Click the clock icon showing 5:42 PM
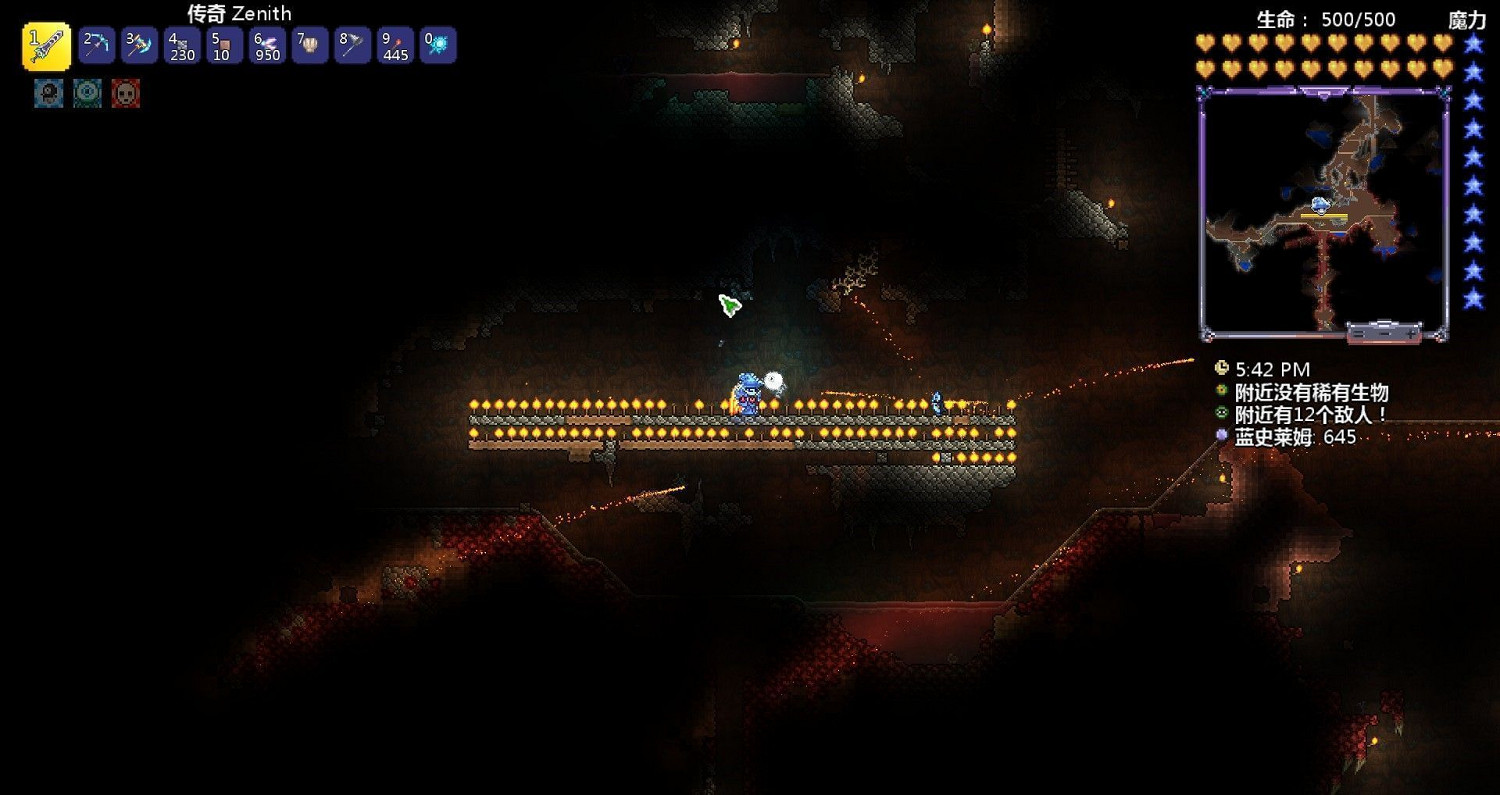This screenshot has height=795, width=1500. point(1222,369)
